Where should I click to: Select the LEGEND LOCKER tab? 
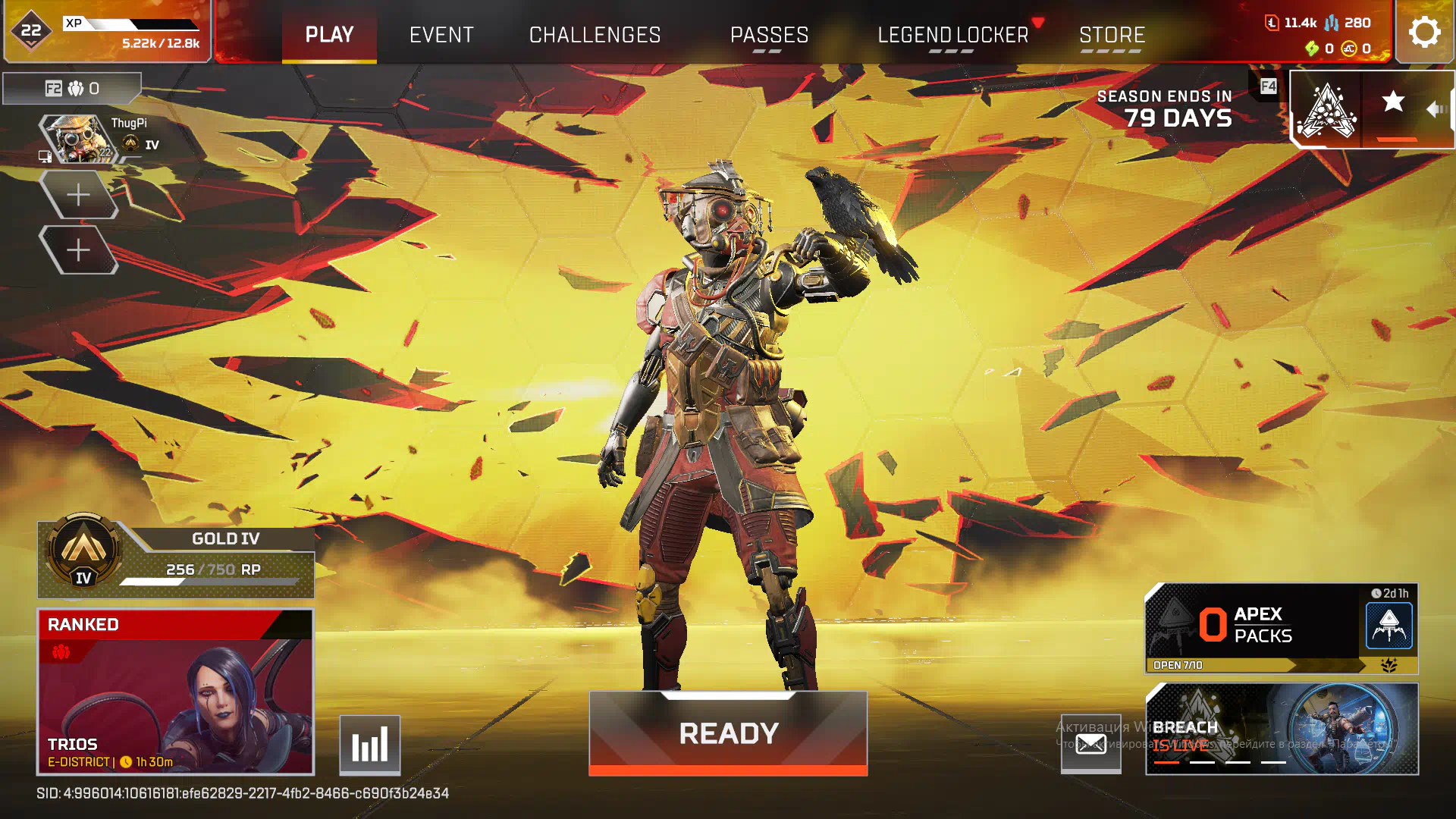[952, 35]
